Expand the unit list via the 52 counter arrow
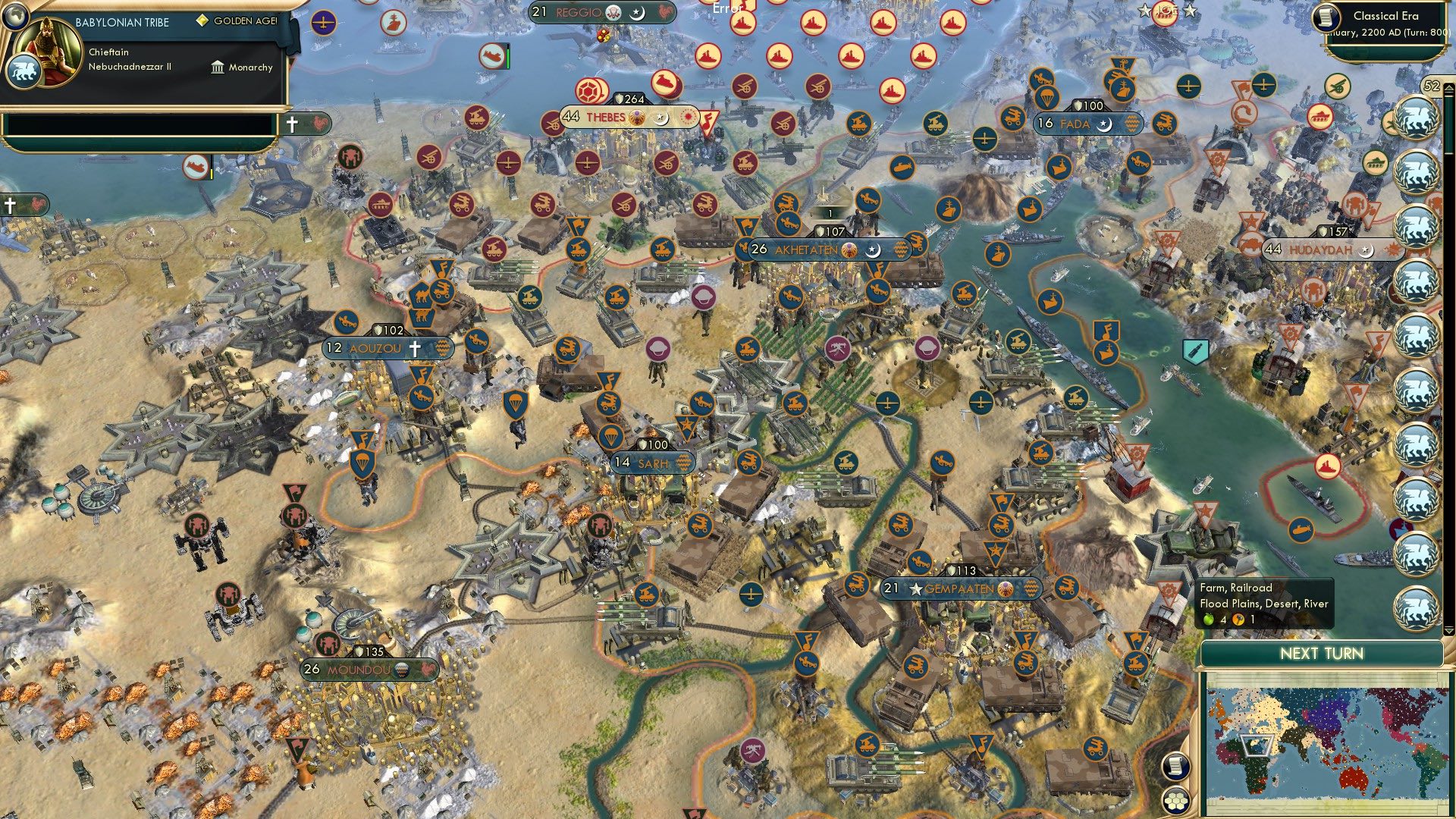This screenshot has height=819, width=1456. [1448, 87]
